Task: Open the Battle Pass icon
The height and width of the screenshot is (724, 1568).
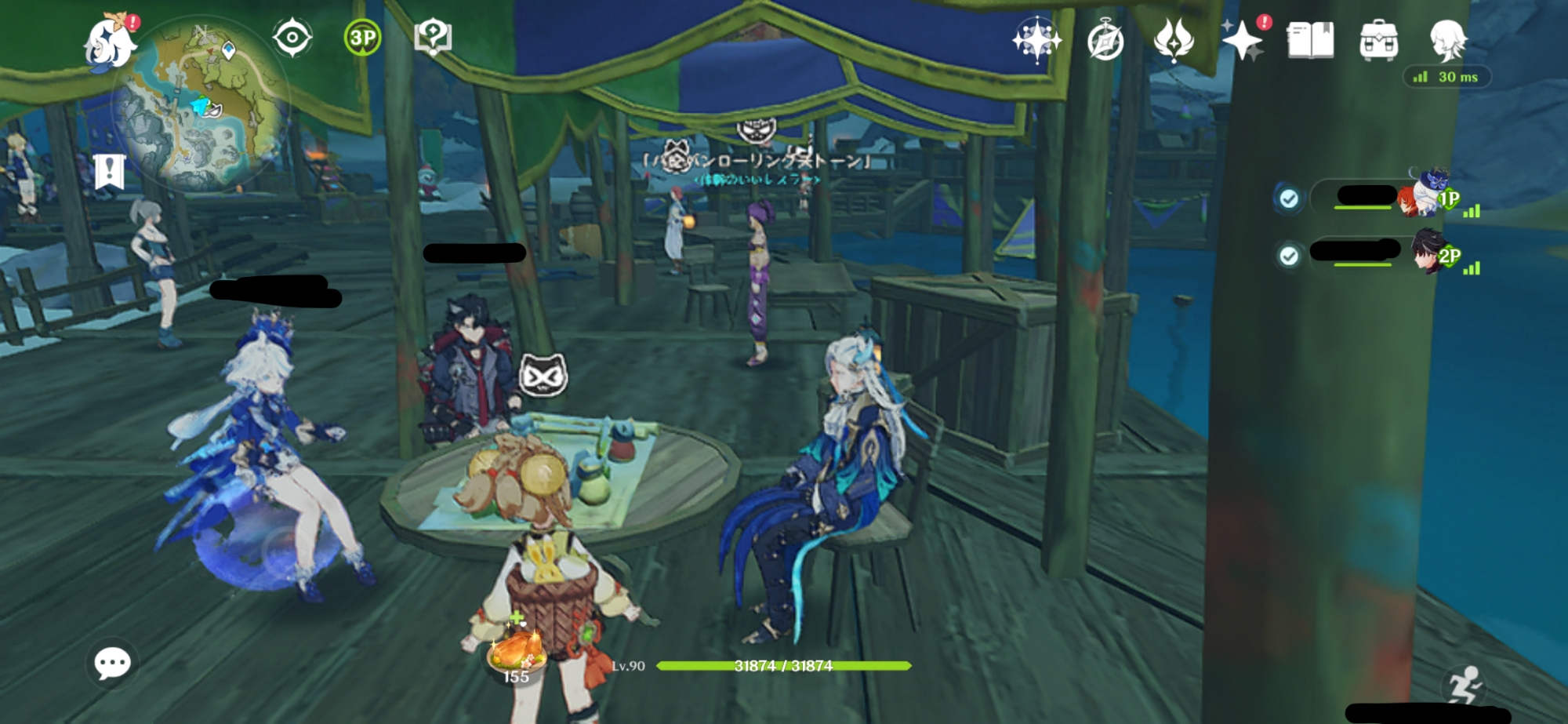Action: (1174, 39)
